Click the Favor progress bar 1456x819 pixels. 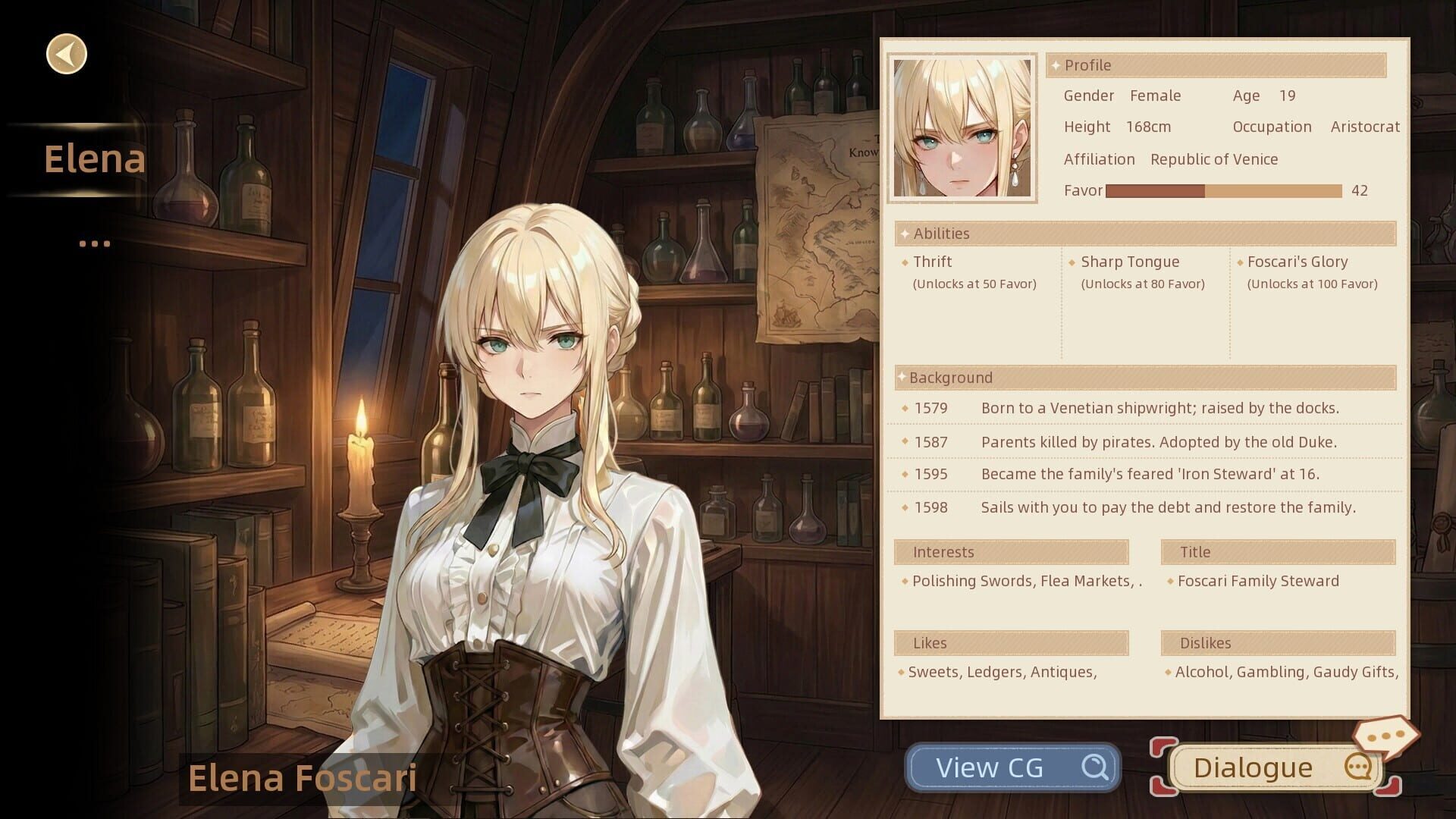click(x=1225, y=191)
